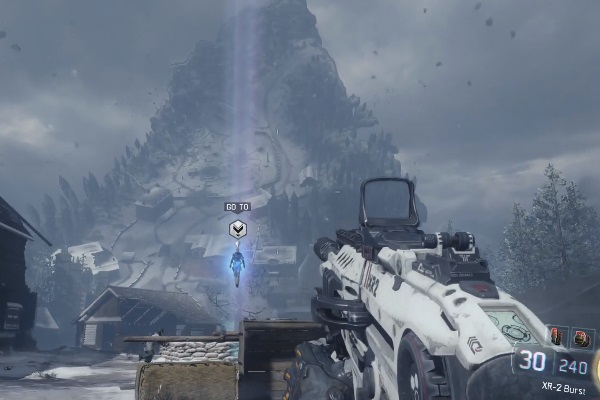Viewport: 600px width, 400px height.
Task: Click the GO TO objective waypoint marker
Action: [x=237, y=229]
